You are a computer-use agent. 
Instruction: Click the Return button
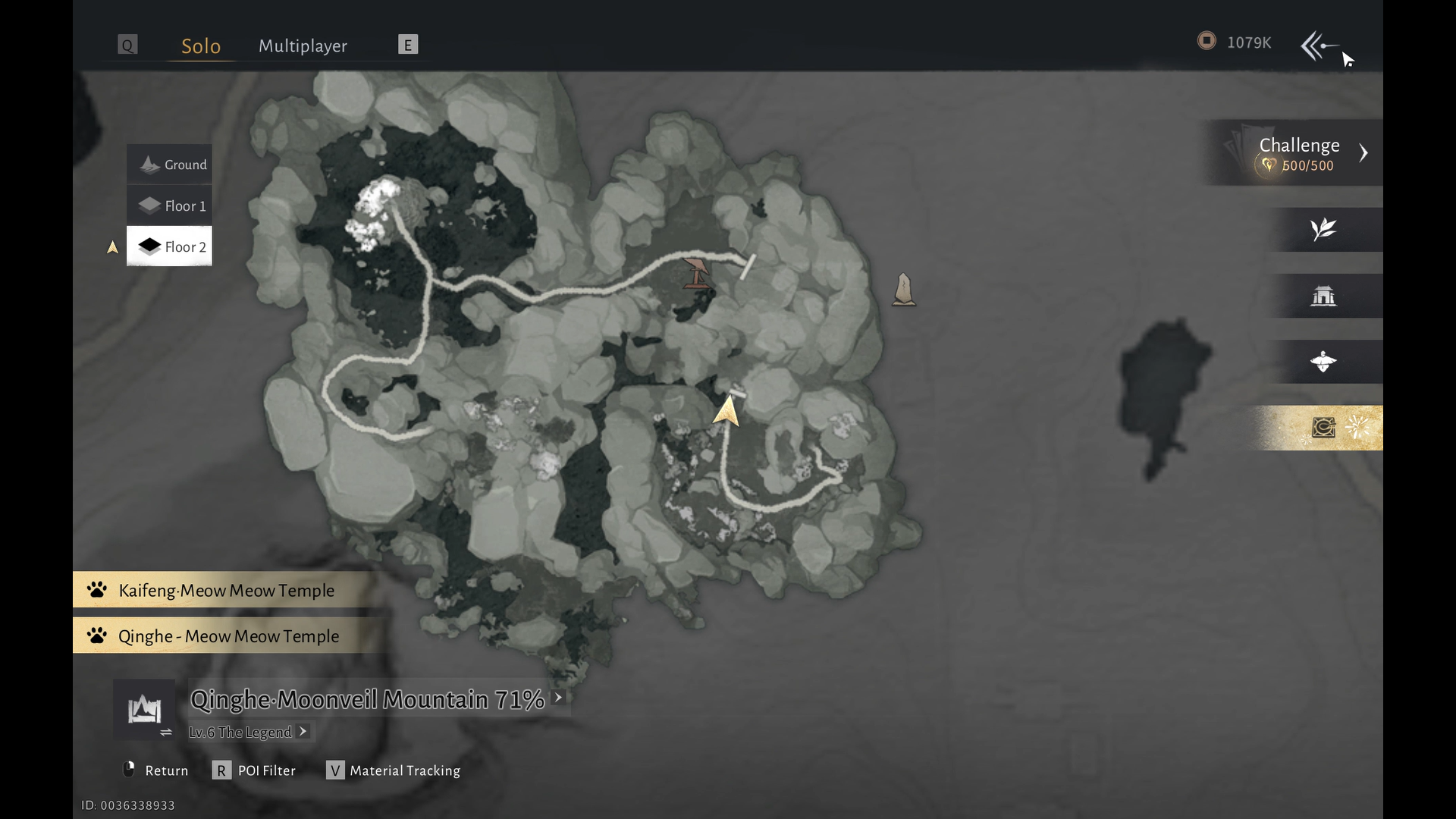click(x=156, y=770)
